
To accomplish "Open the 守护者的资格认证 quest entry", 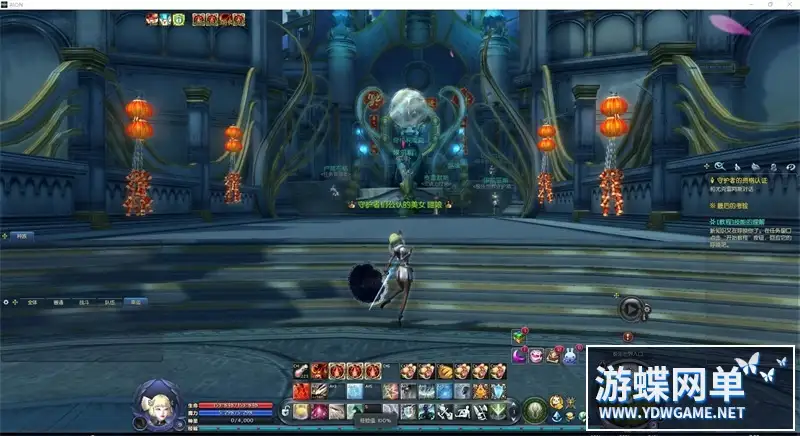I will [x=740, y=180].
